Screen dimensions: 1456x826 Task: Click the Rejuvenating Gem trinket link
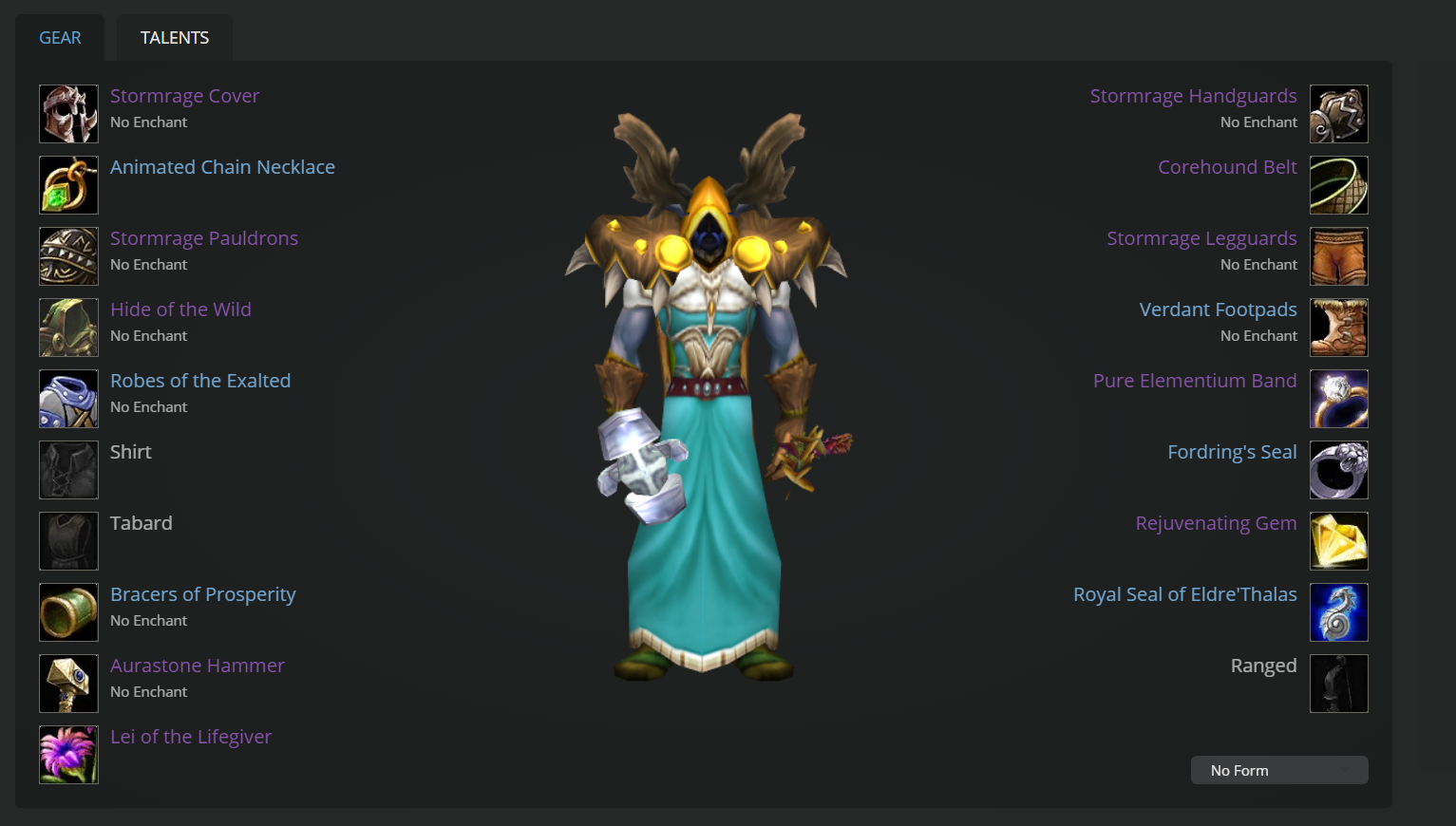click(x=1216, y=522)
